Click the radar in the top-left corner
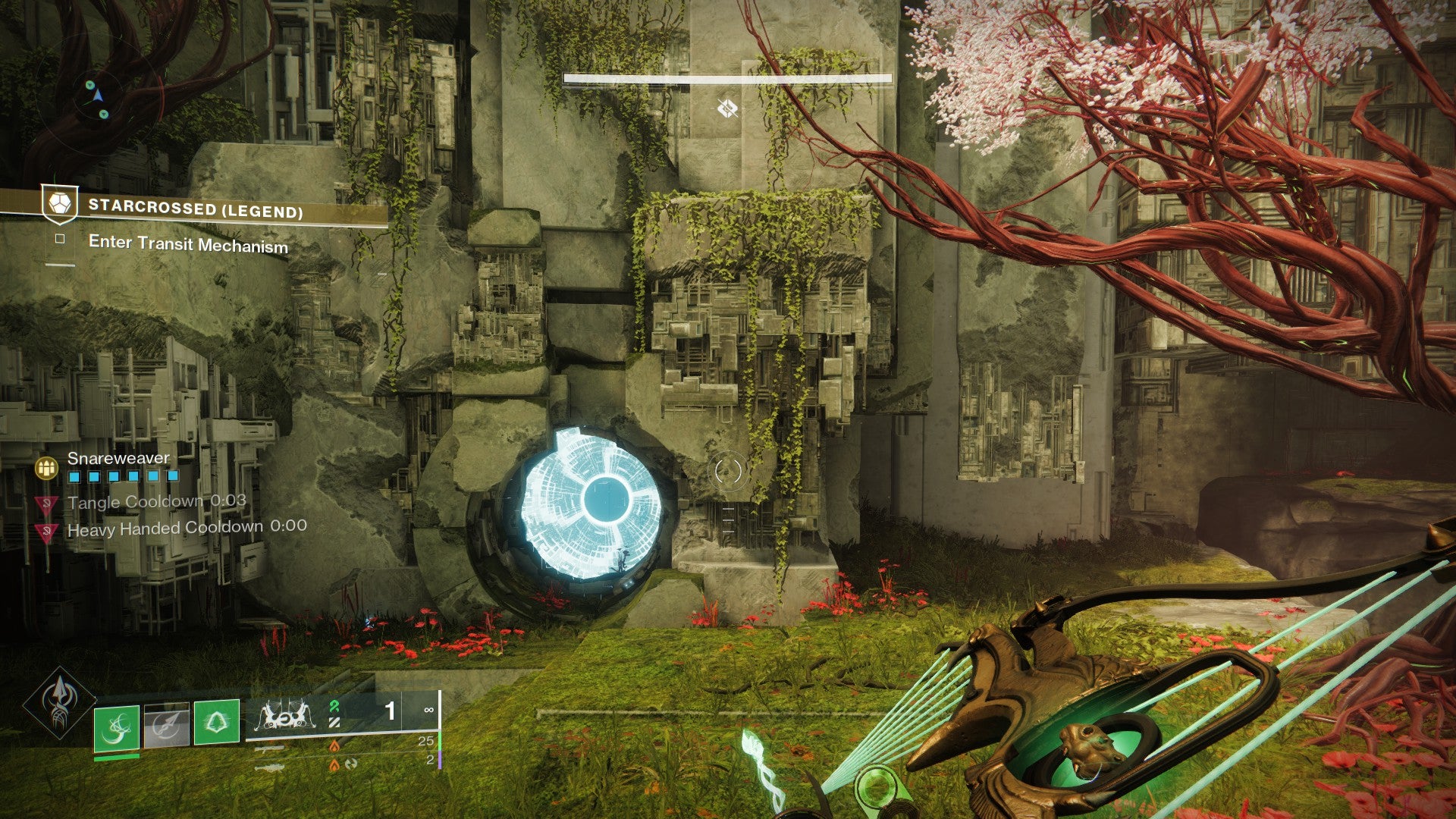The image size is (1456, 819). pos(96,97)
